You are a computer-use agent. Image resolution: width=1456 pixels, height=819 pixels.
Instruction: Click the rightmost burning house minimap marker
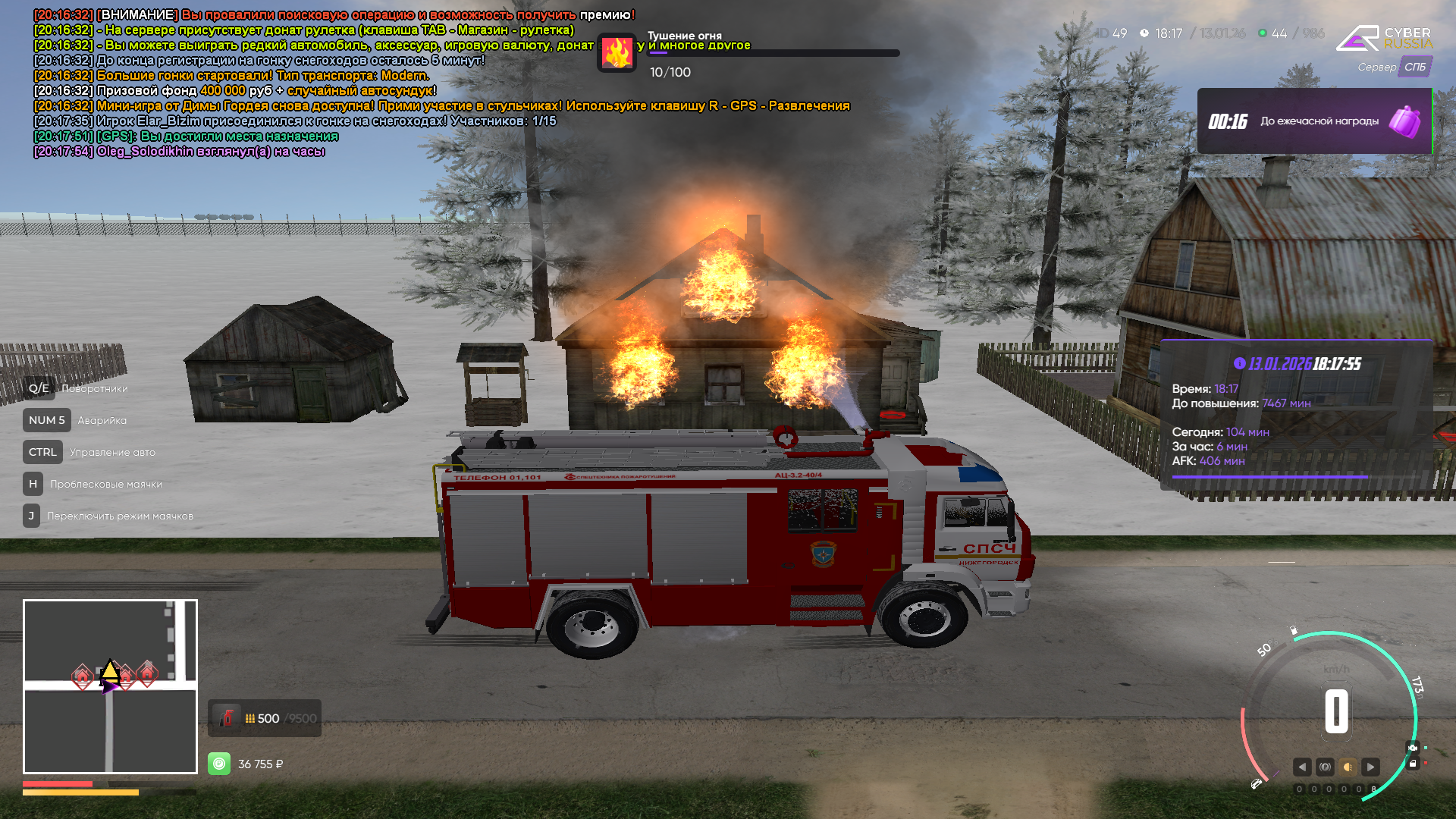(x=147, y=673)
